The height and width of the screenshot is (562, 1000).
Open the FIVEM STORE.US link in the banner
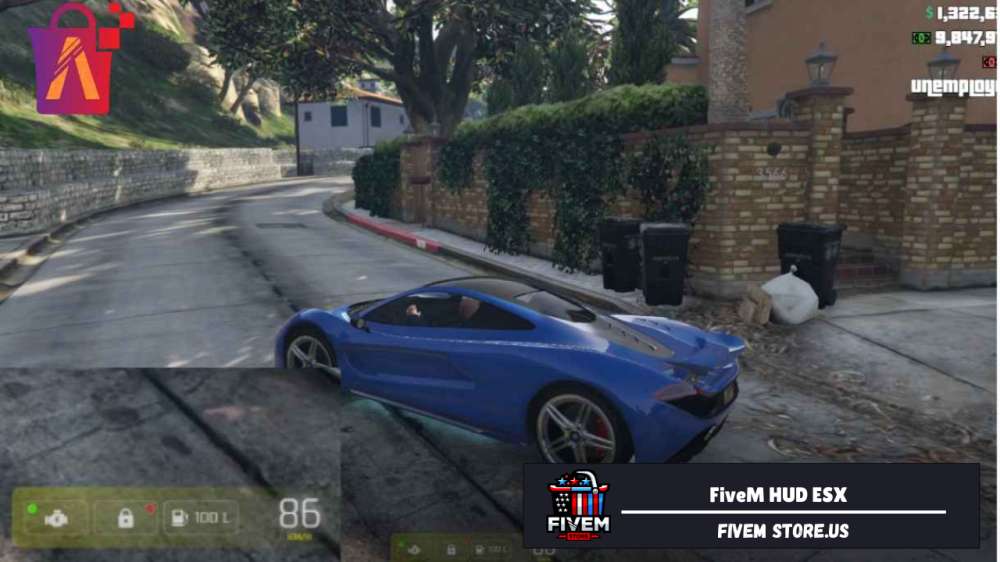(782, 531)
